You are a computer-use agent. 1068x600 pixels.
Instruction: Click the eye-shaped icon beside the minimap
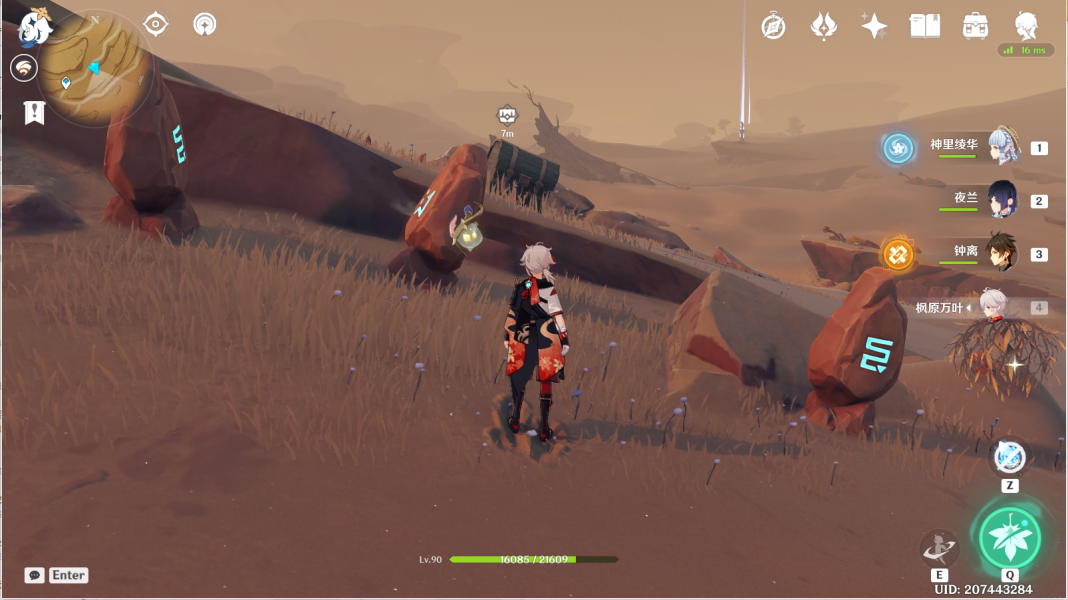tap(156, 24)
